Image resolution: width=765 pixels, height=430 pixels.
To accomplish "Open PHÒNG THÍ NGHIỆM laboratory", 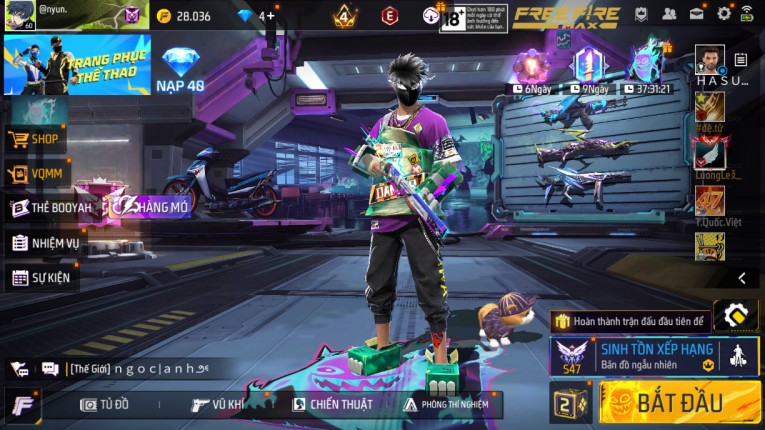I will [x=446, y=404].
